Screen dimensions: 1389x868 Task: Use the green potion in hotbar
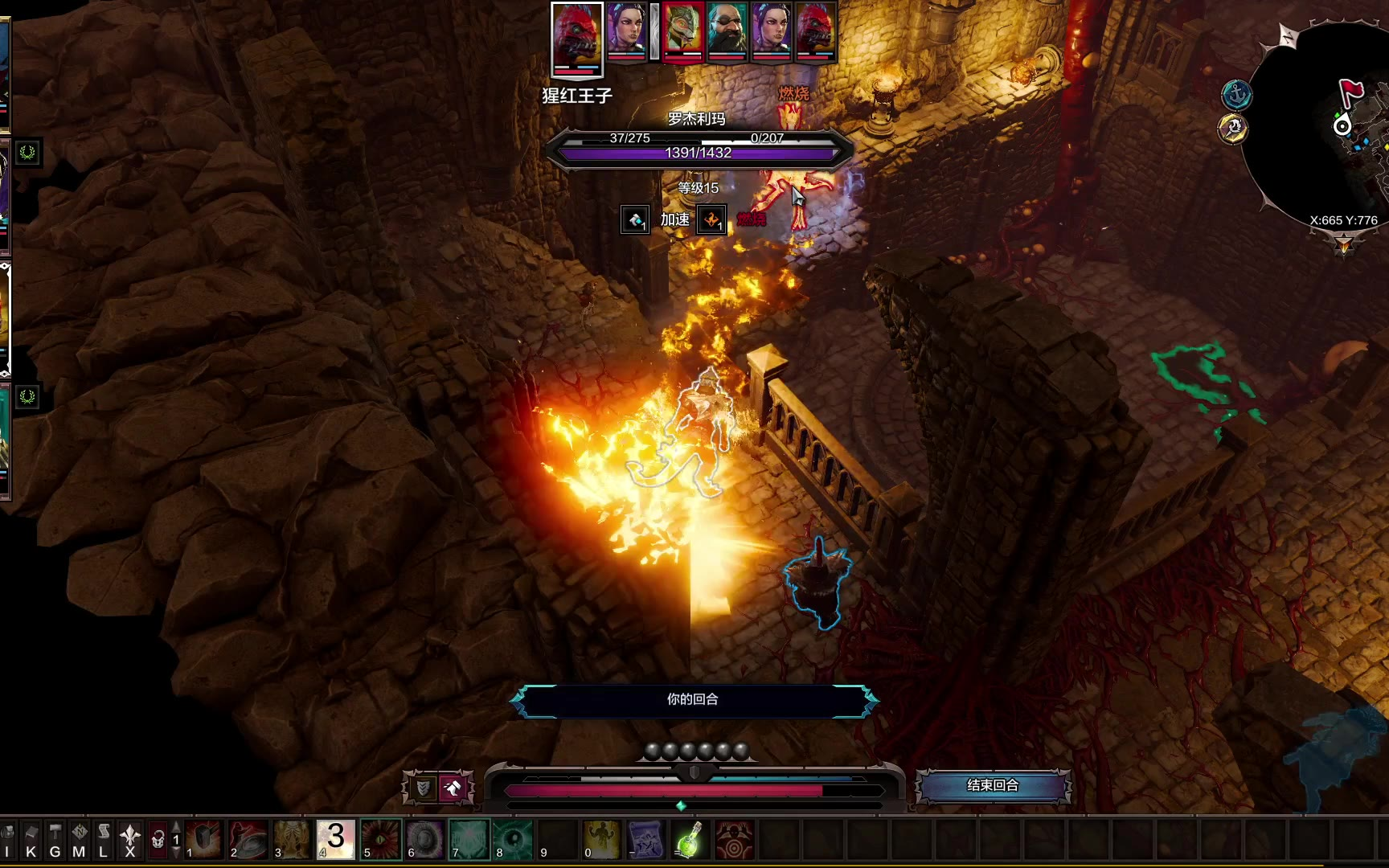coord(690,840)
